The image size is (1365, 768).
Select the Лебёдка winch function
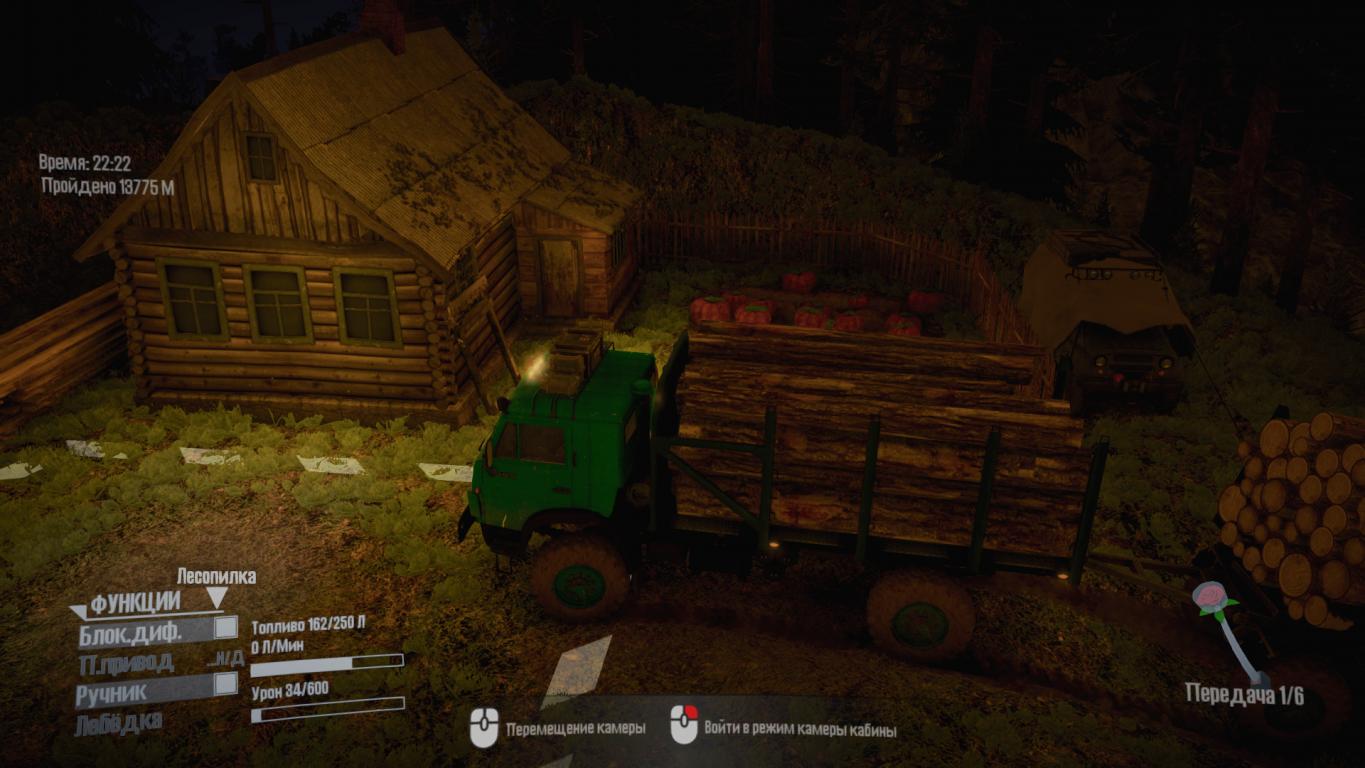click(118, 722)
